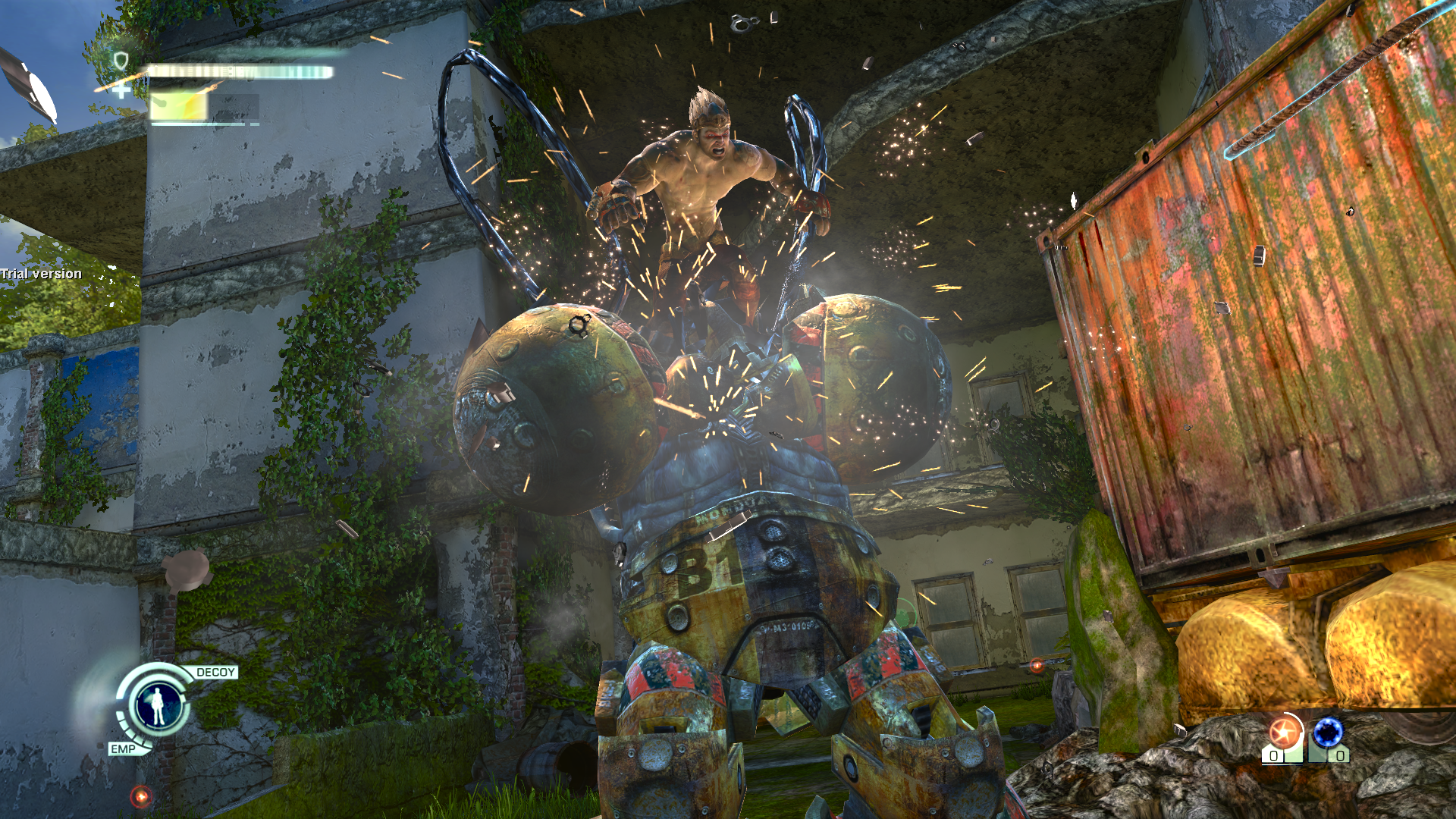Viewport: 1456px width, 819px height.
Task: Click the health plus icon
Action: (x=121, y=91)
